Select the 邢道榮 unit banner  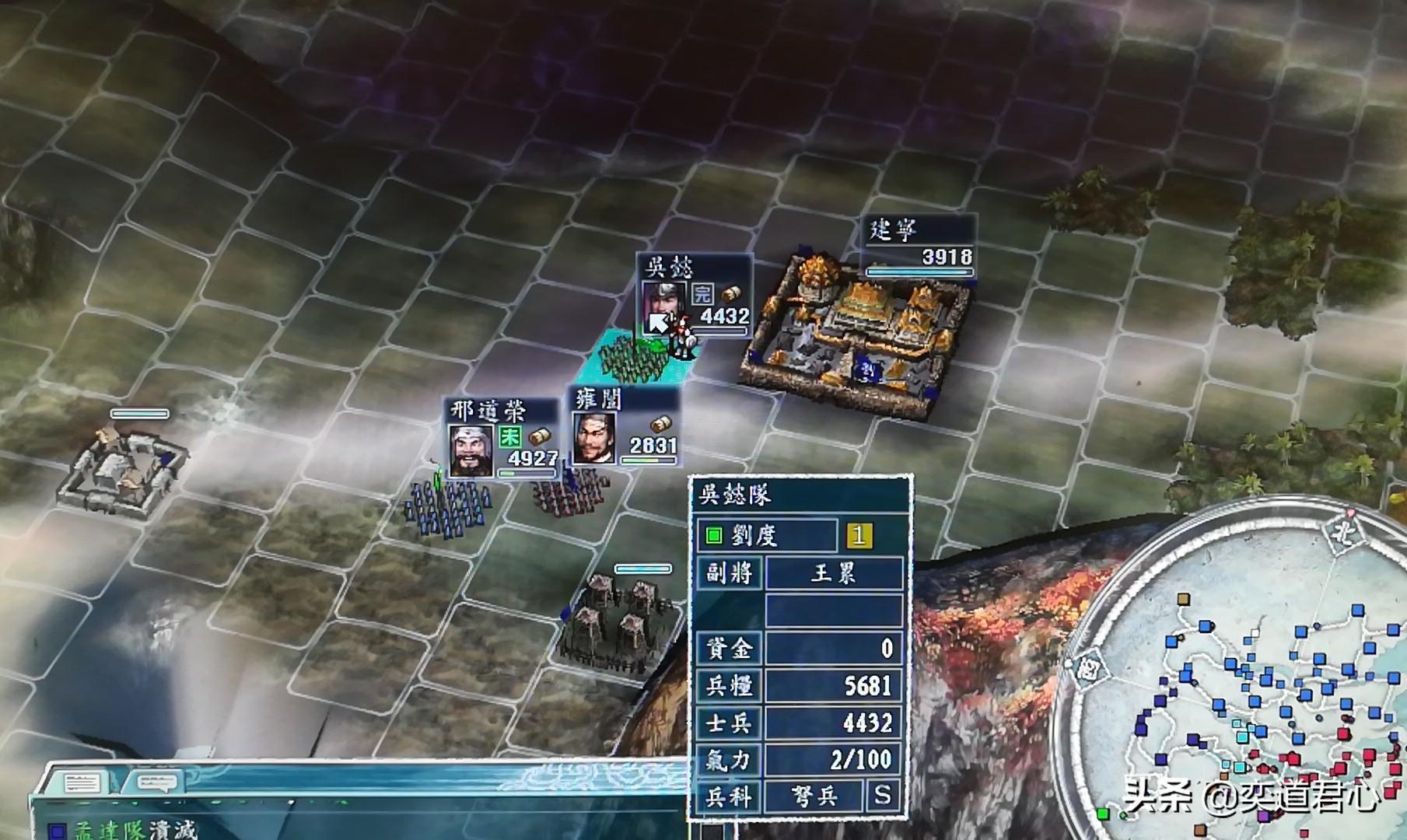point(502,437)
